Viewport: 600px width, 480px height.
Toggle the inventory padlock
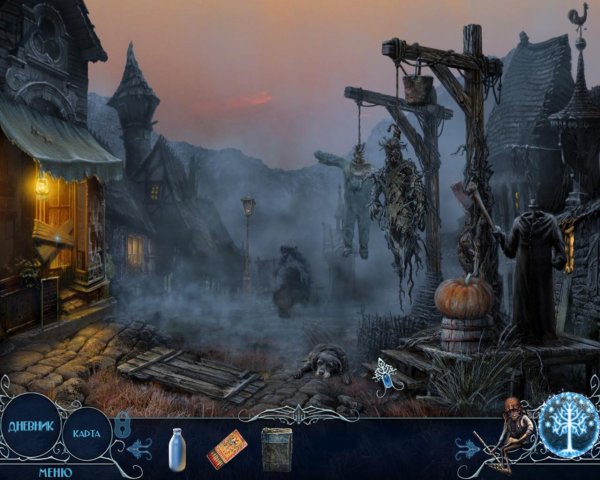point(122,426)
